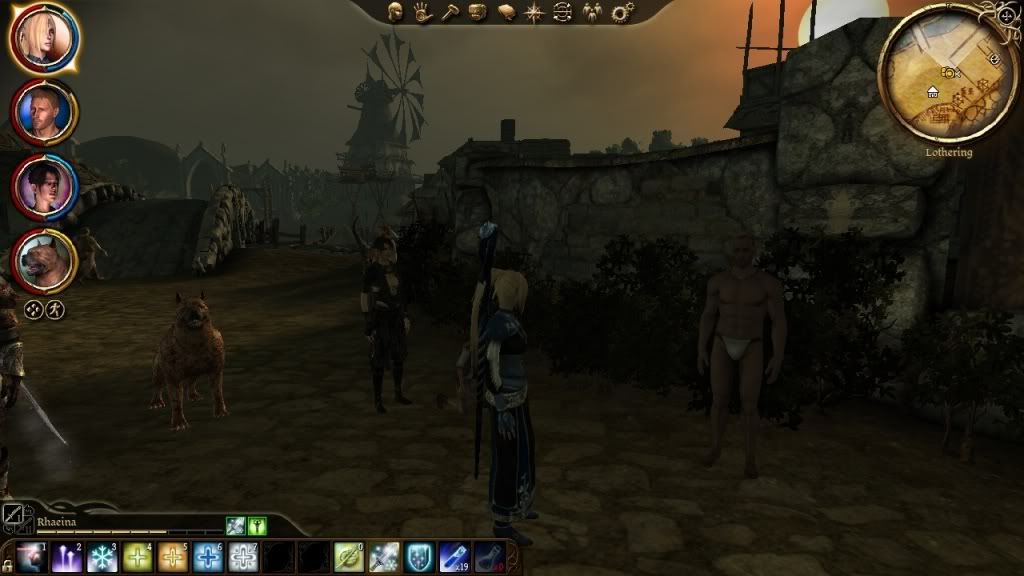Activate the blue shield ability
The height and width of the screenshot is (576, 1024).
420,558
